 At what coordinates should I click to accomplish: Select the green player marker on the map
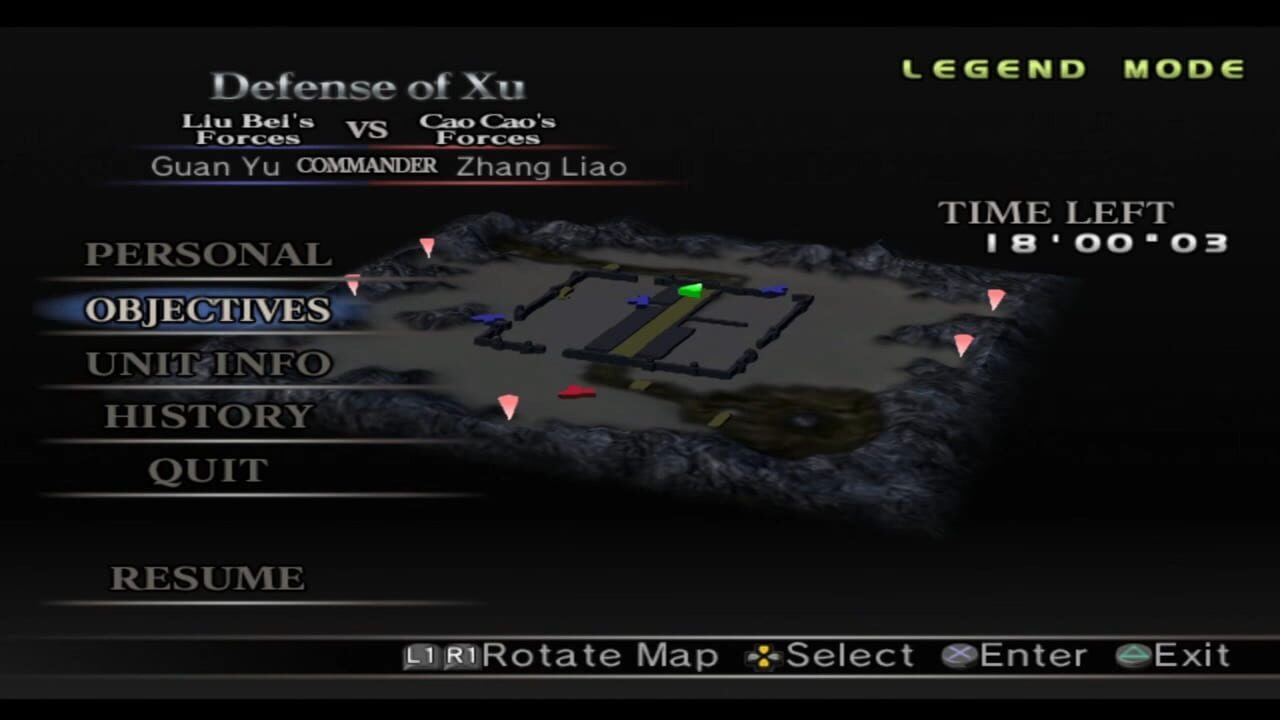click(x=692, y=291)
